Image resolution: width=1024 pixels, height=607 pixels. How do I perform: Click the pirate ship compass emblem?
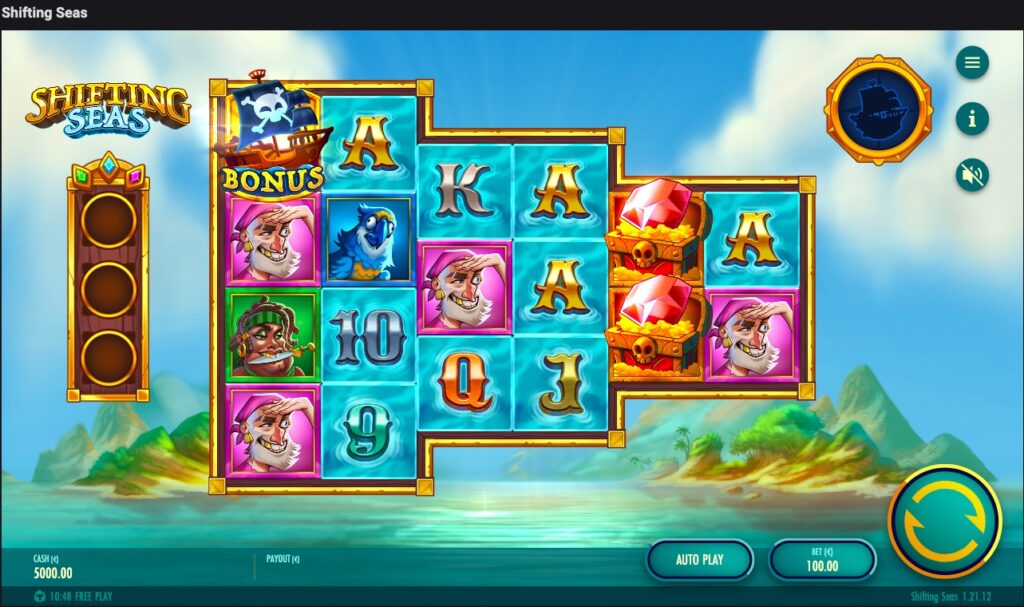coord(878,110)
